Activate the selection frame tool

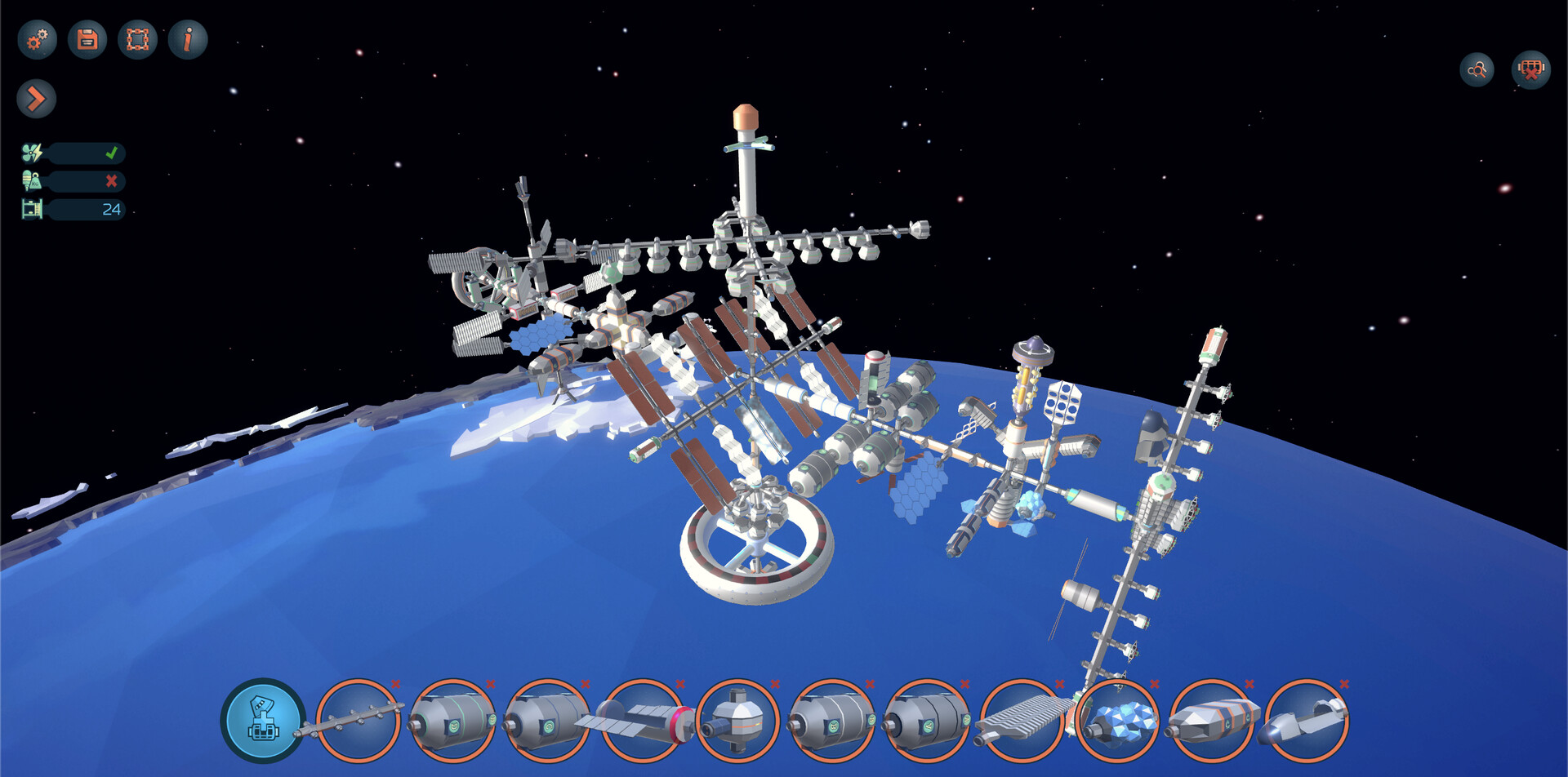point(139,38)
